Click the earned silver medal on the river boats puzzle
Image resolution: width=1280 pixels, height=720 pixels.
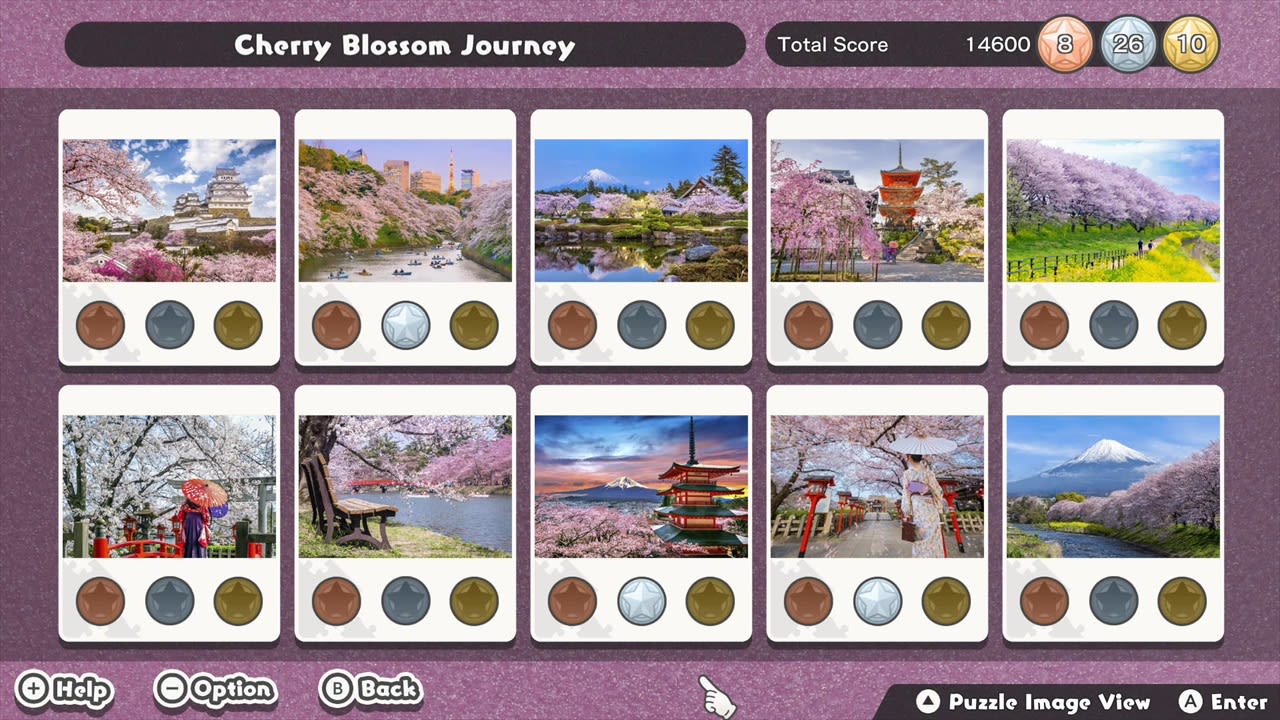pyautogui.click(x=405, y=323)
